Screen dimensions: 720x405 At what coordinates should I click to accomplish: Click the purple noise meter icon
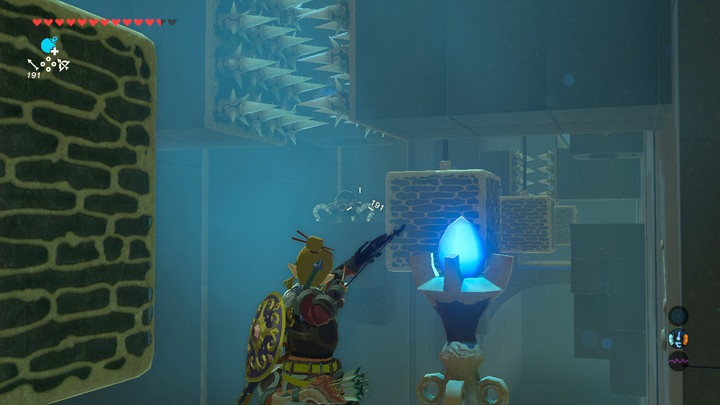[678, 360]
